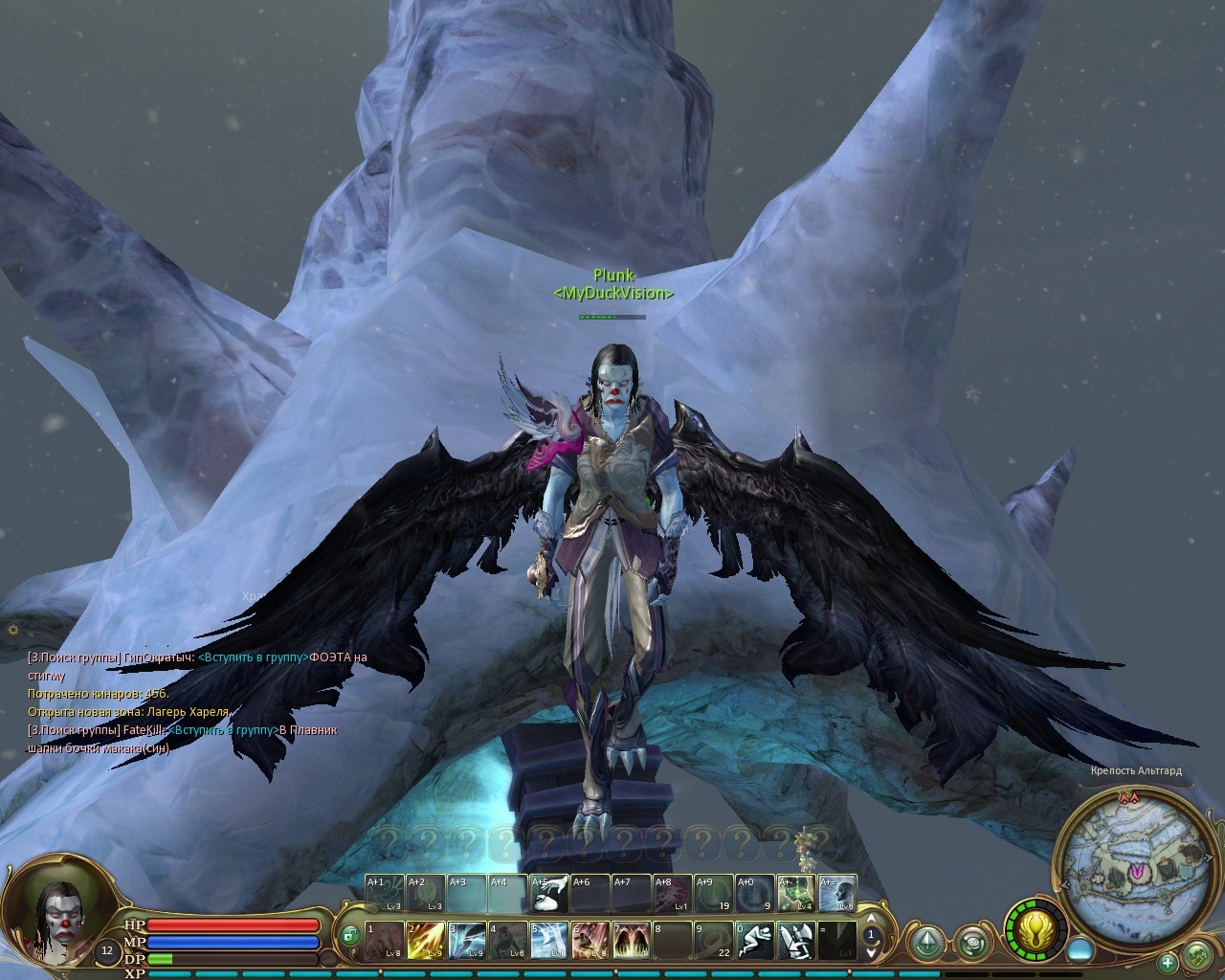Image resolution: width=1225 pixels, height=980 pixels.
Task: Use the white hand gathering skill A+5
Action: coord(549,894)
